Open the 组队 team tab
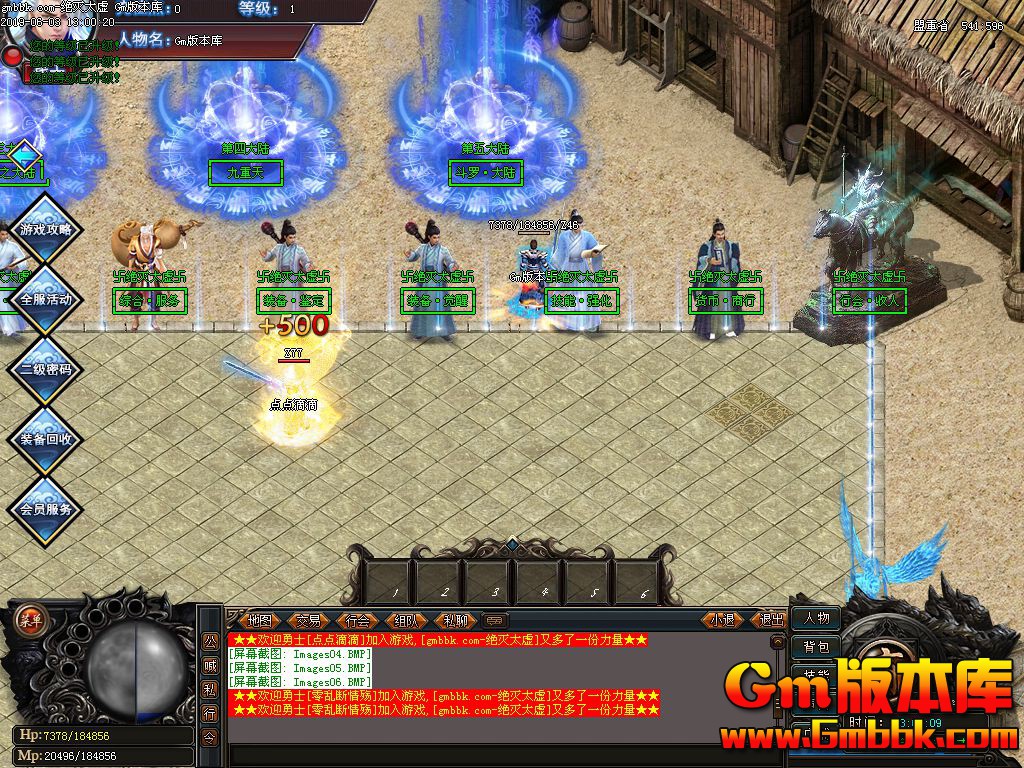This screenshot has width=1024, height=768. pos(406,620)
